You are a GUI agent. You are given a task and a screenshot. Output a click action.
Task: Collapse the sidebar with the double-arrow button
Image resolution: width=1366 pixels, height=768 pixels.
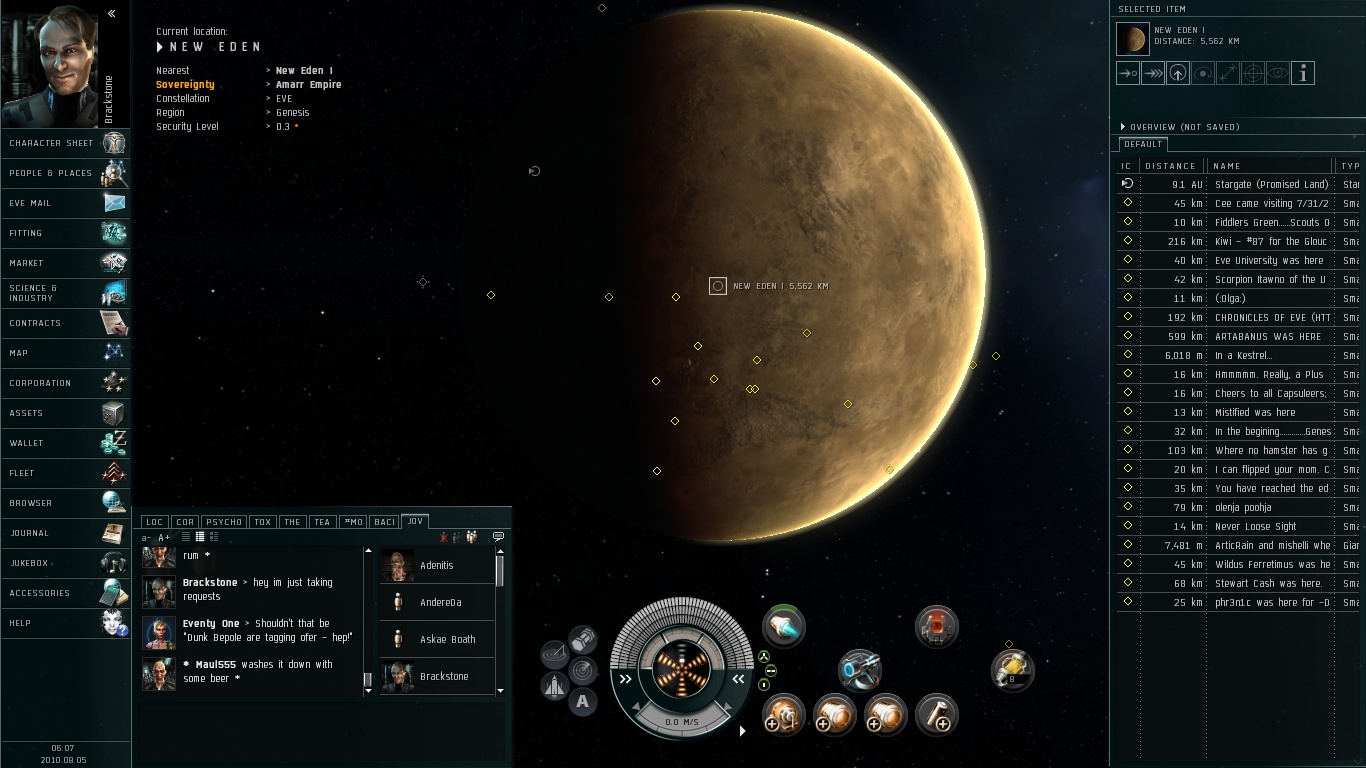(x=111, y=13)
